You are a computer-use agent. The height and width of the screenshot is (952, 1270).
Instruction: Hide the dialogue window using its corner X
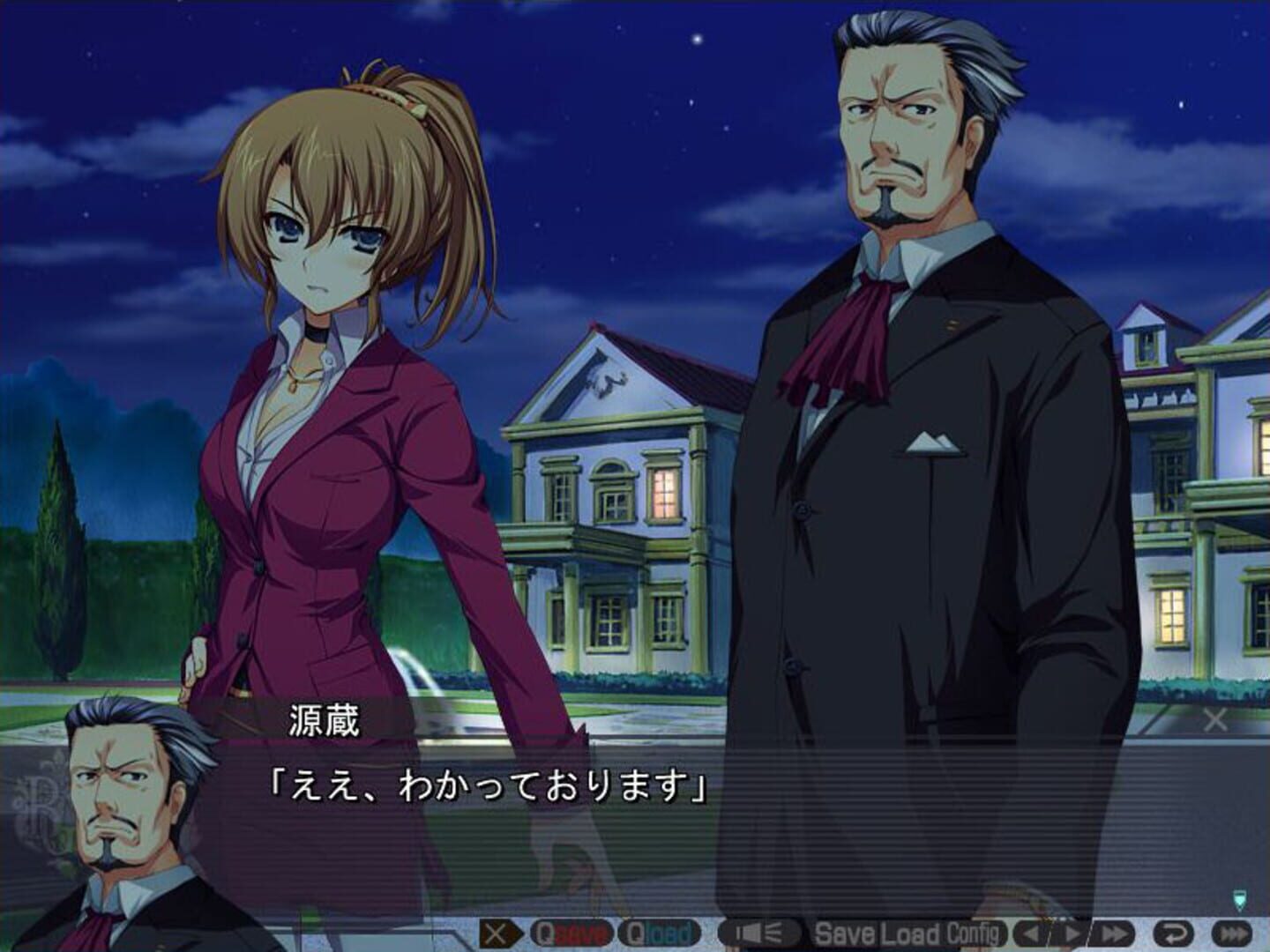tap(1215, 718)
